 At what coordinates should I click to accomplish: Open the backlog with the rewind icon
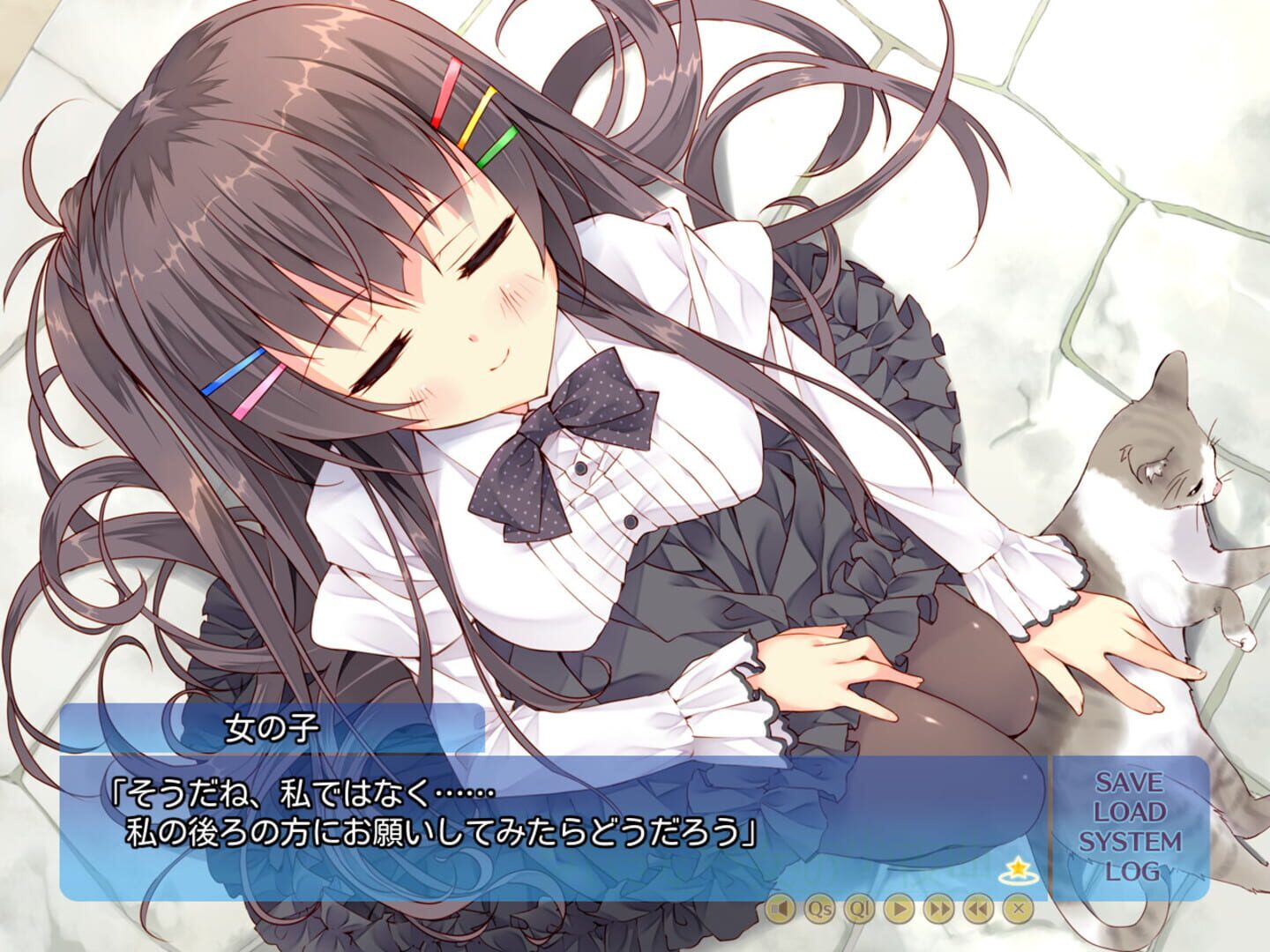coord(979,910)
